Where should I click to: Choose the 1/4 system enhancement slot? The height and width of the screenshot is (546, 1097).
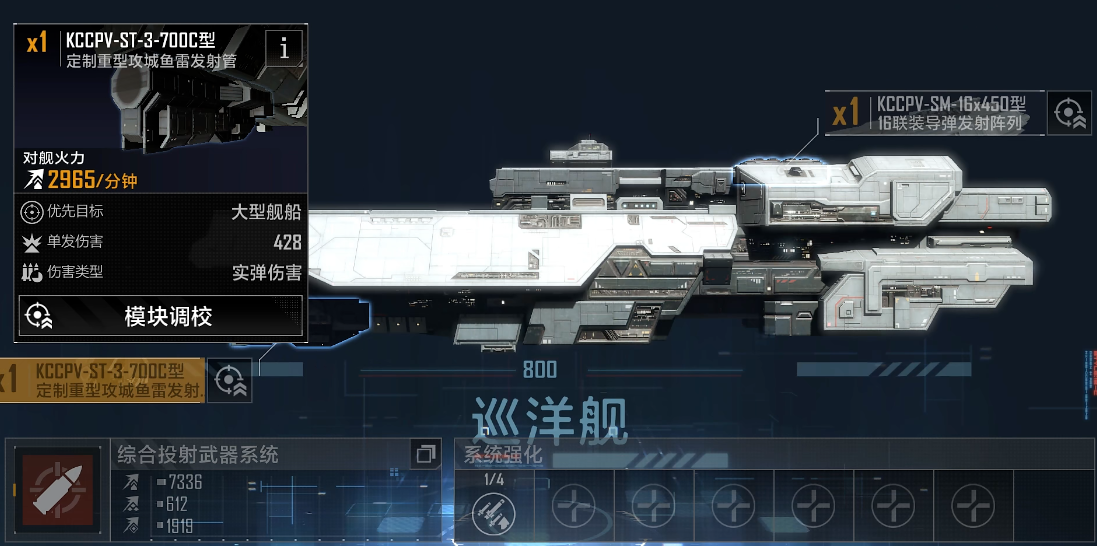pos(494,507)
